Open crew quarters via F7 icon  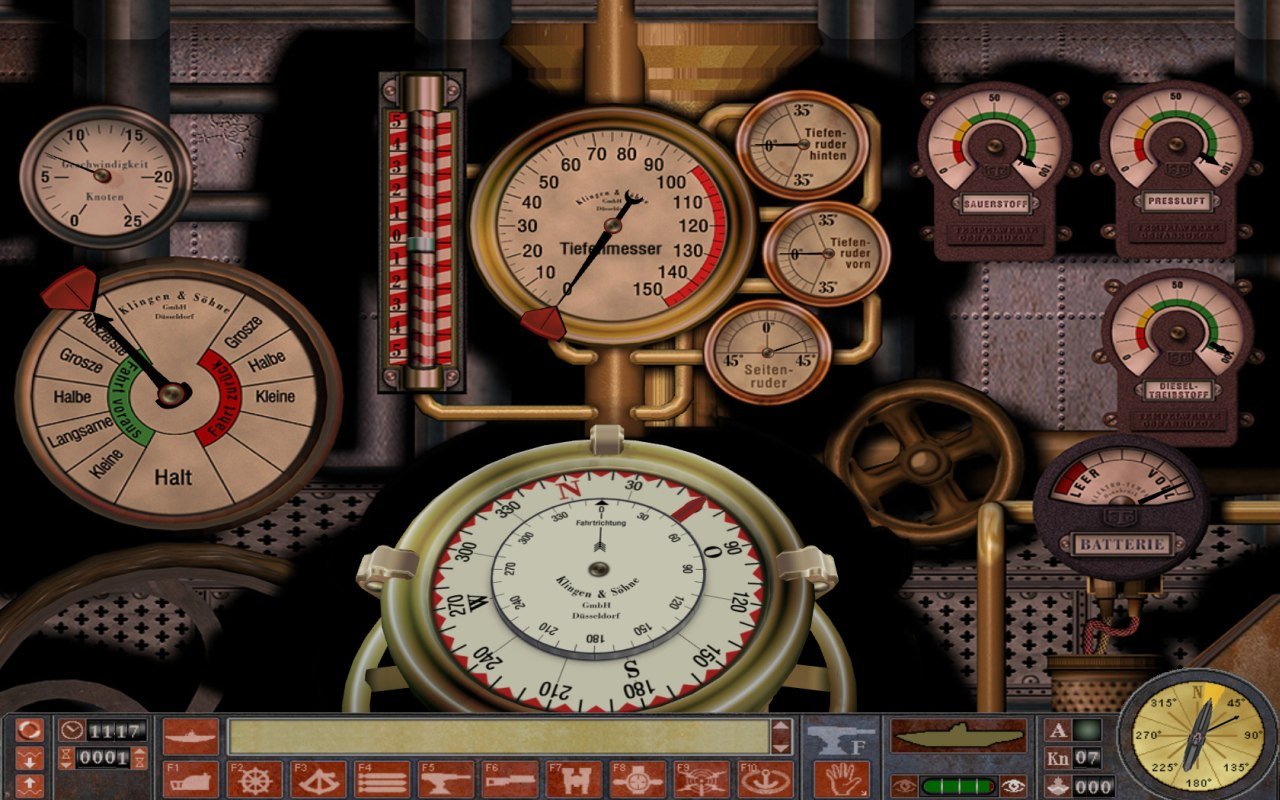click(572, 778)
